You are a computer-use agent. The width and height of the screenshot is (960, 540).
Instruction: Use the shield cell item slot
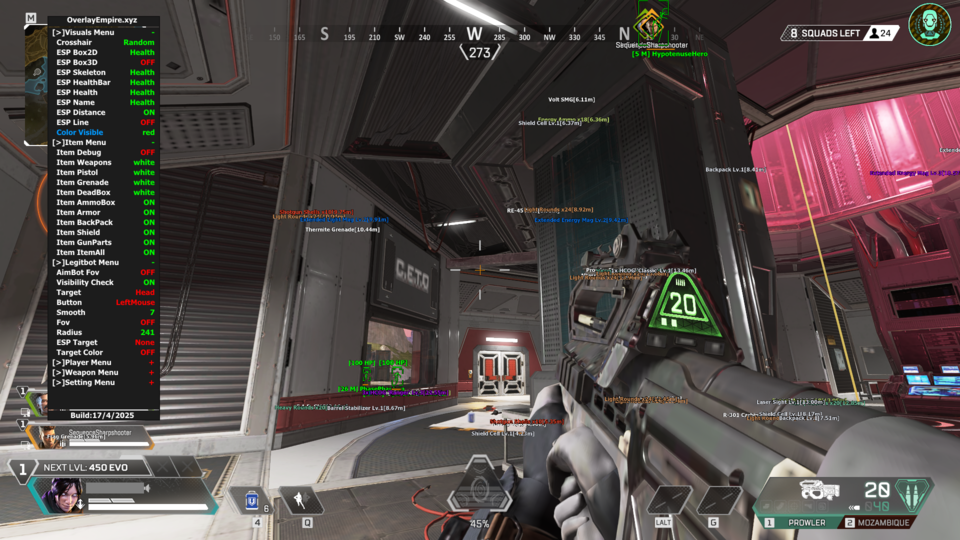(x=253, y=500)
